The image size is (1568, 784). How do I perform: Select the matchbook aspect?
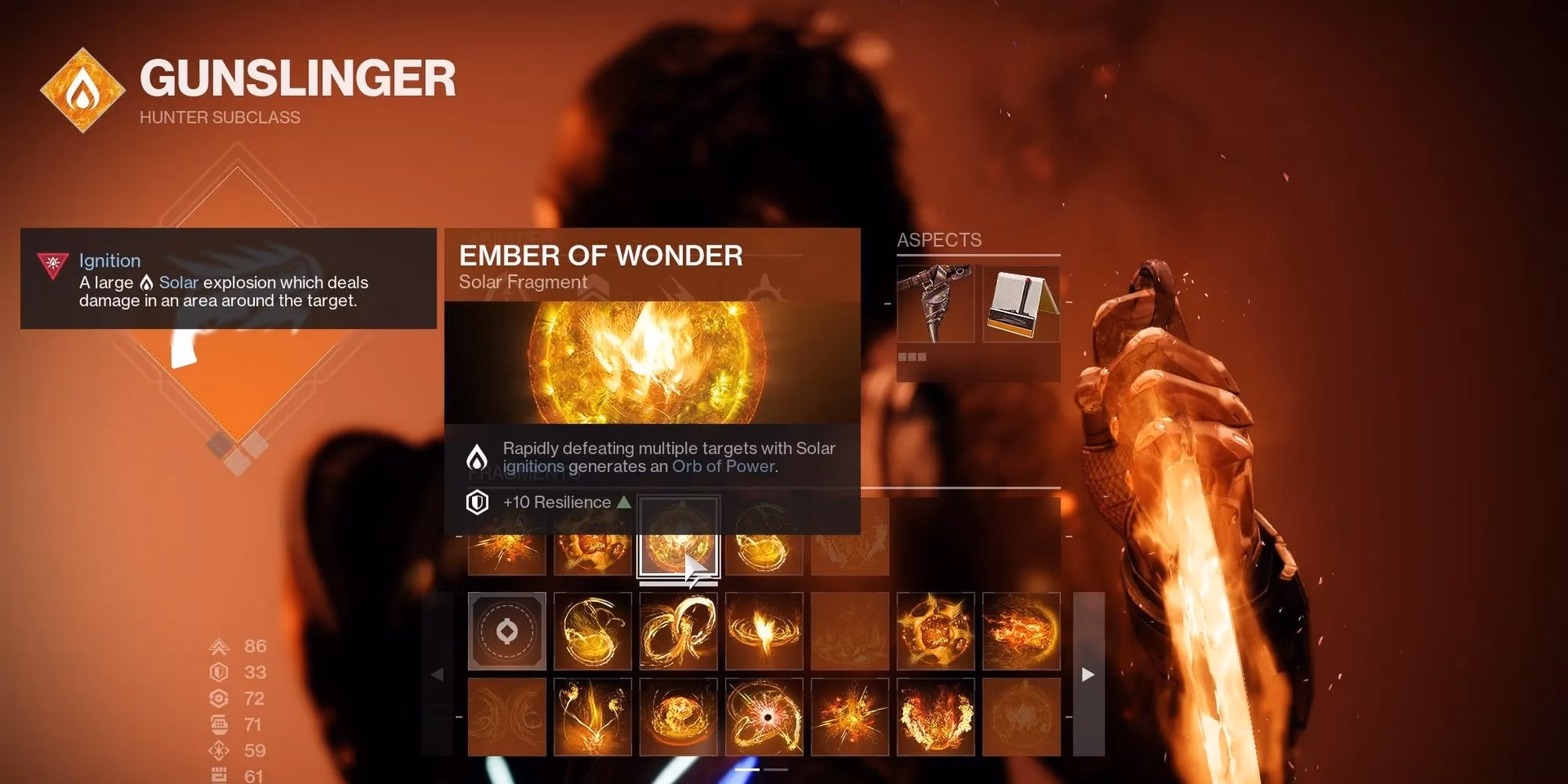(x=1021, y=303)
